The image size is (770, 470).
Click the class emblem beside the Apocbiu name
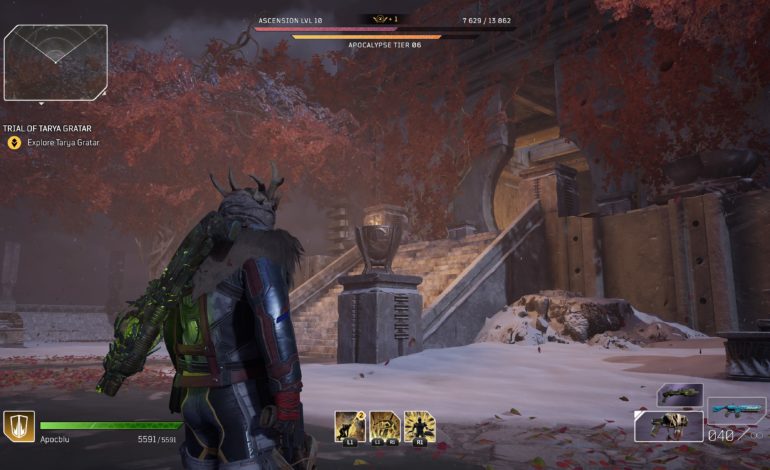pos(19,426)
